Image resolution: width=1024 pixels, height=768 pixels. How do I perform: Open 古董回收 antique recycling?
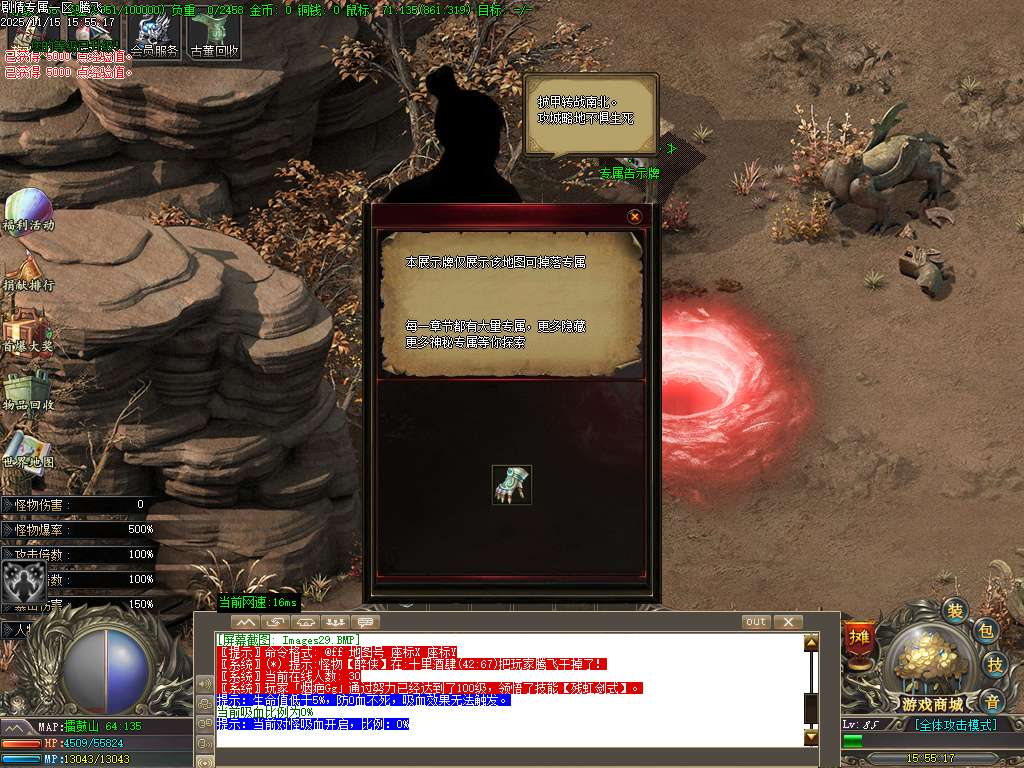214,33
